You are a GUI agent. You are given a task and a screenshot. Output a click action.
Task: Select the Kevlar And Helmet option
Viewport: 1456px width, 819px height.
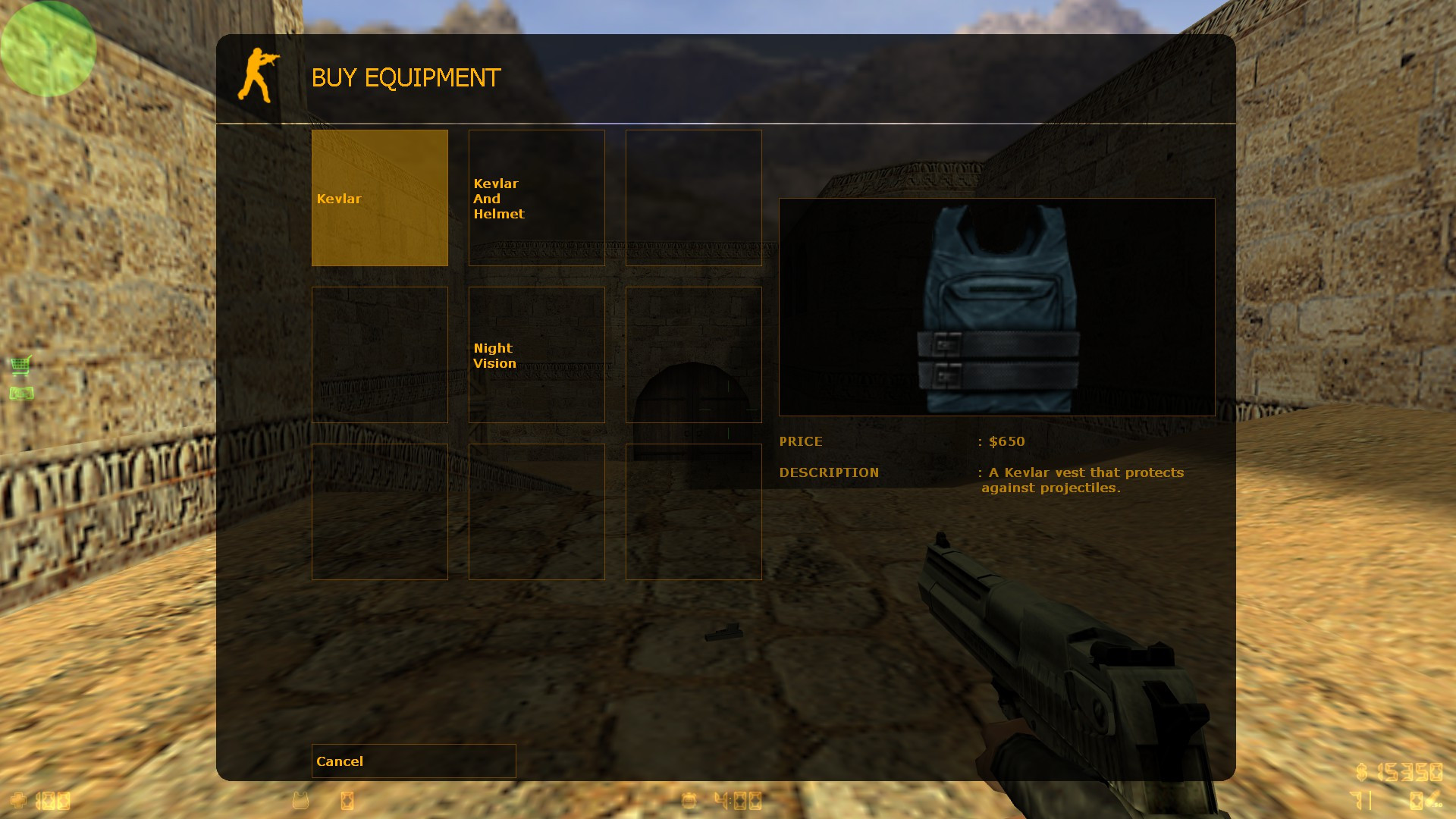[x=536, y=198]
